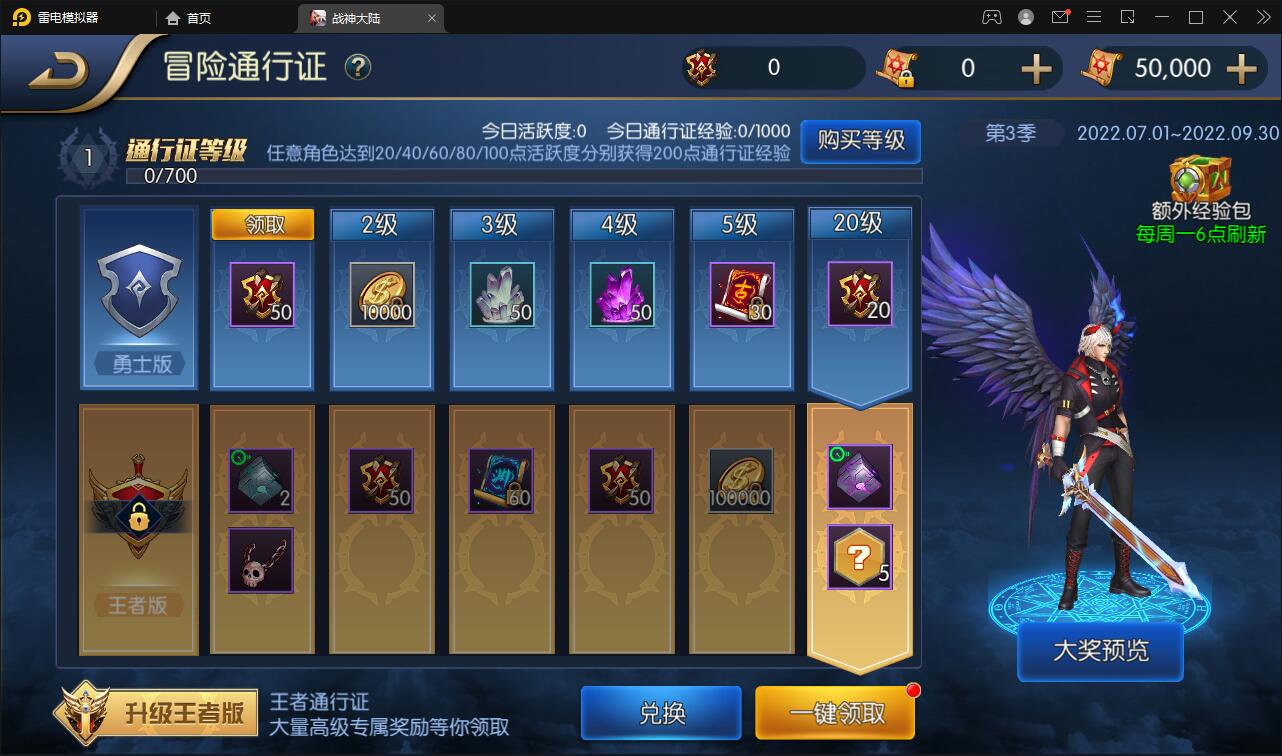1282x756 pixels.
Task: Click the 10000 gold coin reward in 2级 column
Action: point(381,294)
